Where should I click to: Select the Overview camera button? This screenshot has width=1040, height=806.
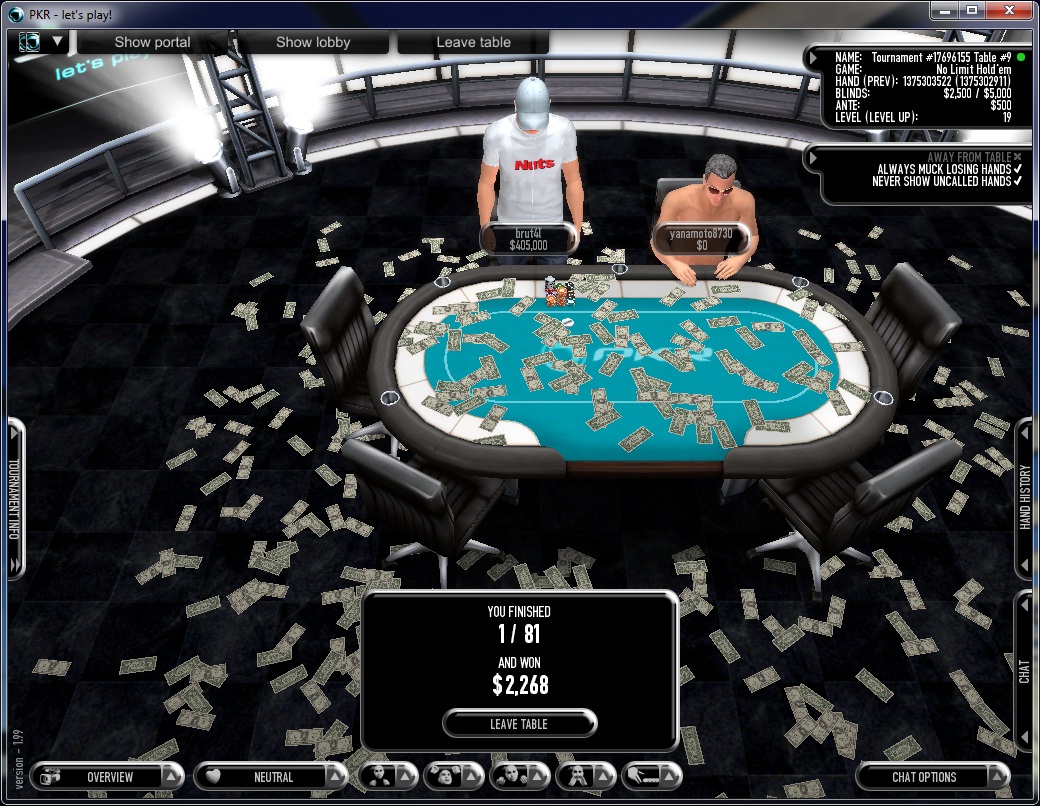coord(98,776)
